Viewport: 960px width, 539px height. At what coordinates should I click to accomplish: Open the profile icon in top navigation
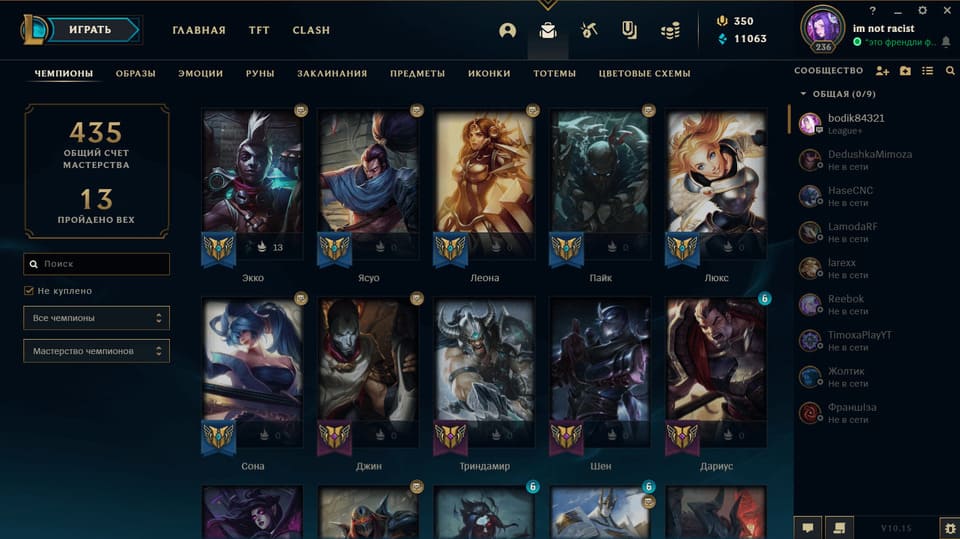point(508,30)
